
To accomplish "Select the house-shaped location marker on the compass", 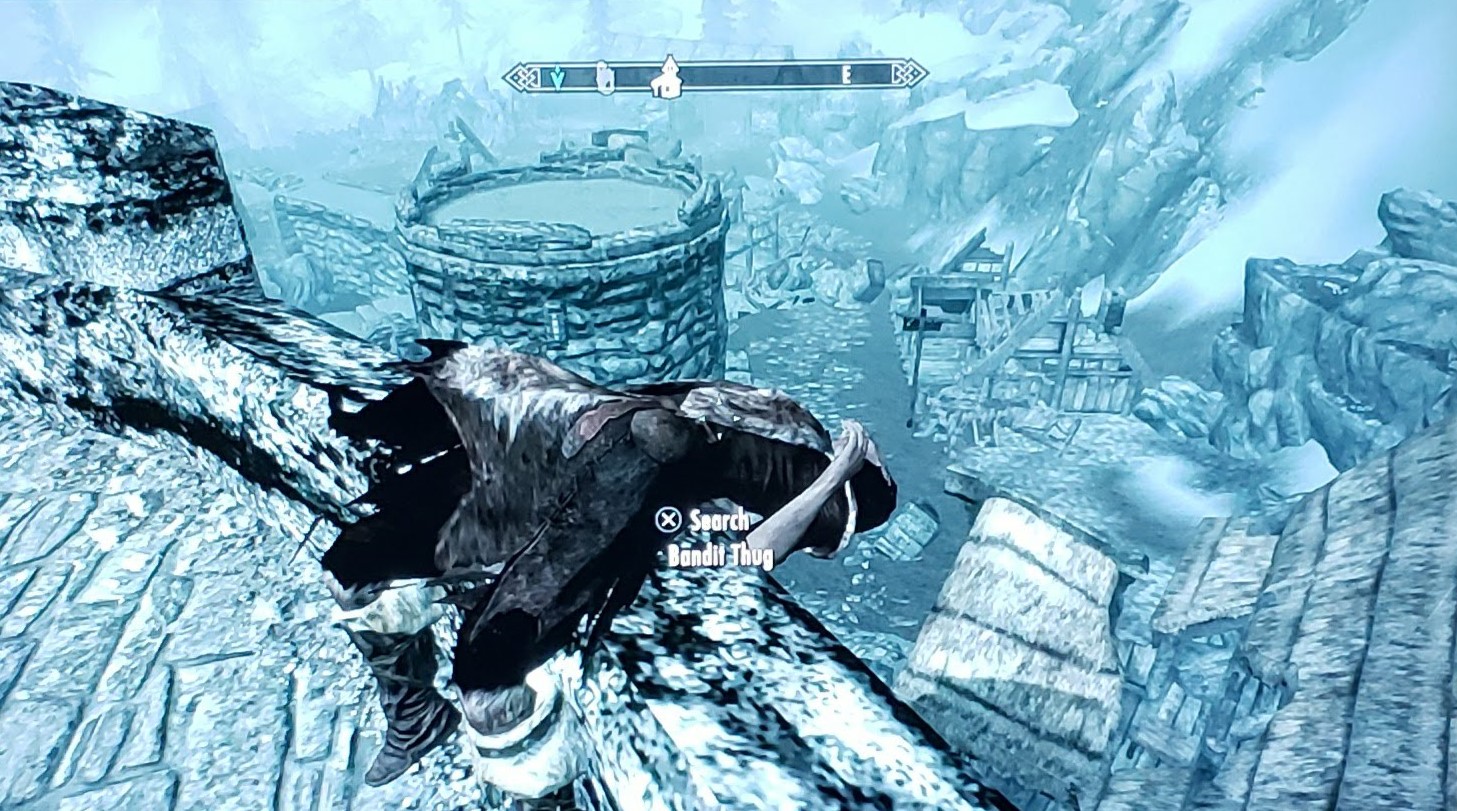I will 665,78.
